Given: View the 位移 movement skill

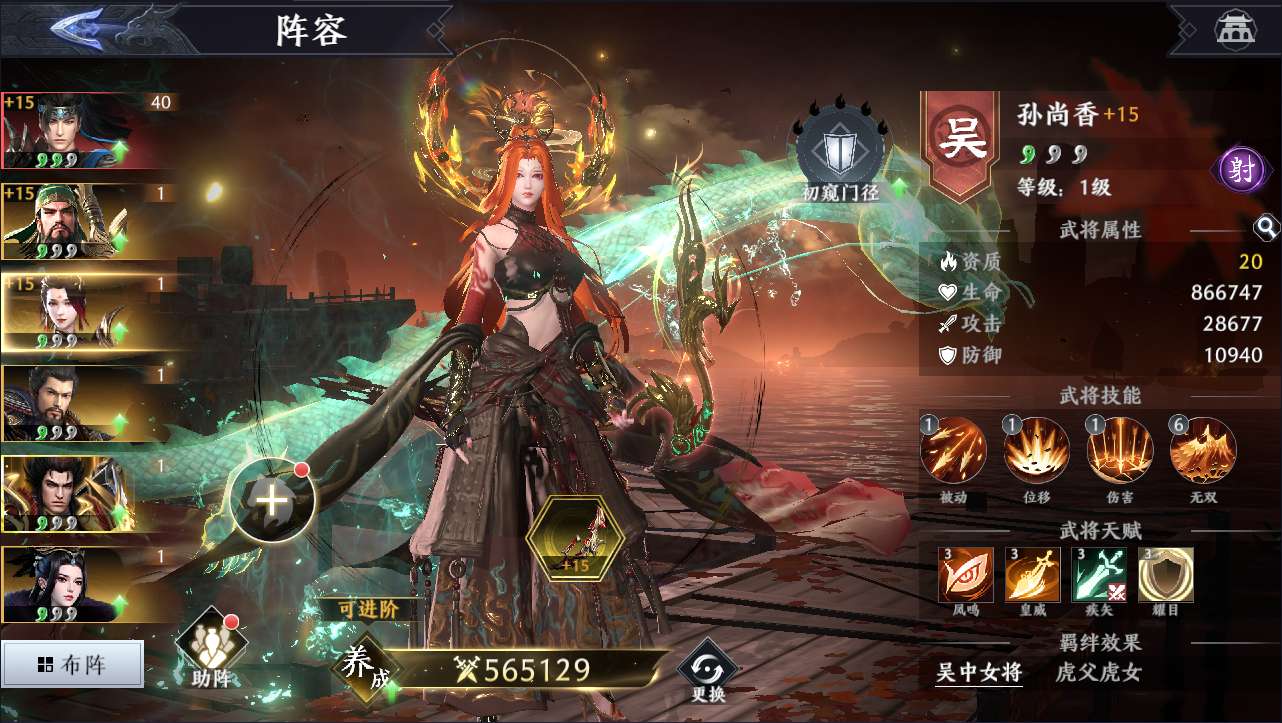Looking at the screenshot, I should 1036,452.
